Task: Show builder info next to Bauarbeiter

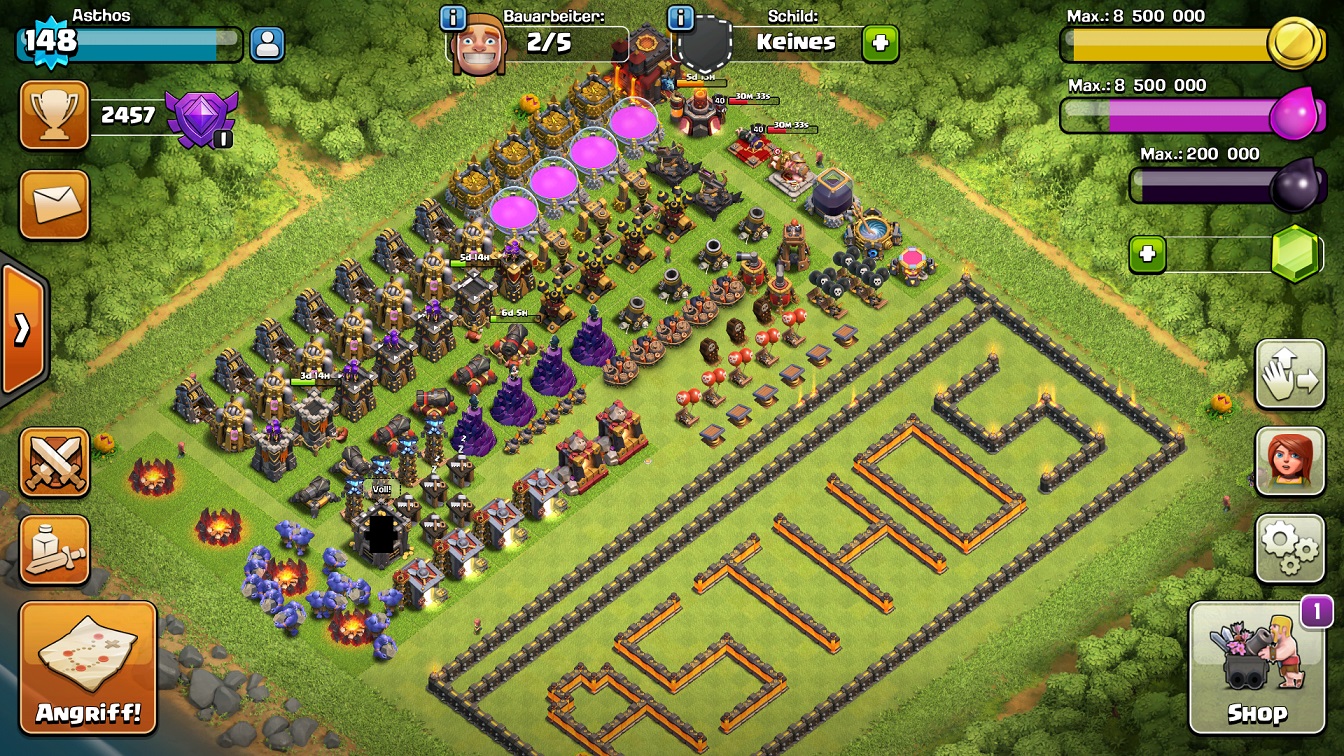Action: 453,18
